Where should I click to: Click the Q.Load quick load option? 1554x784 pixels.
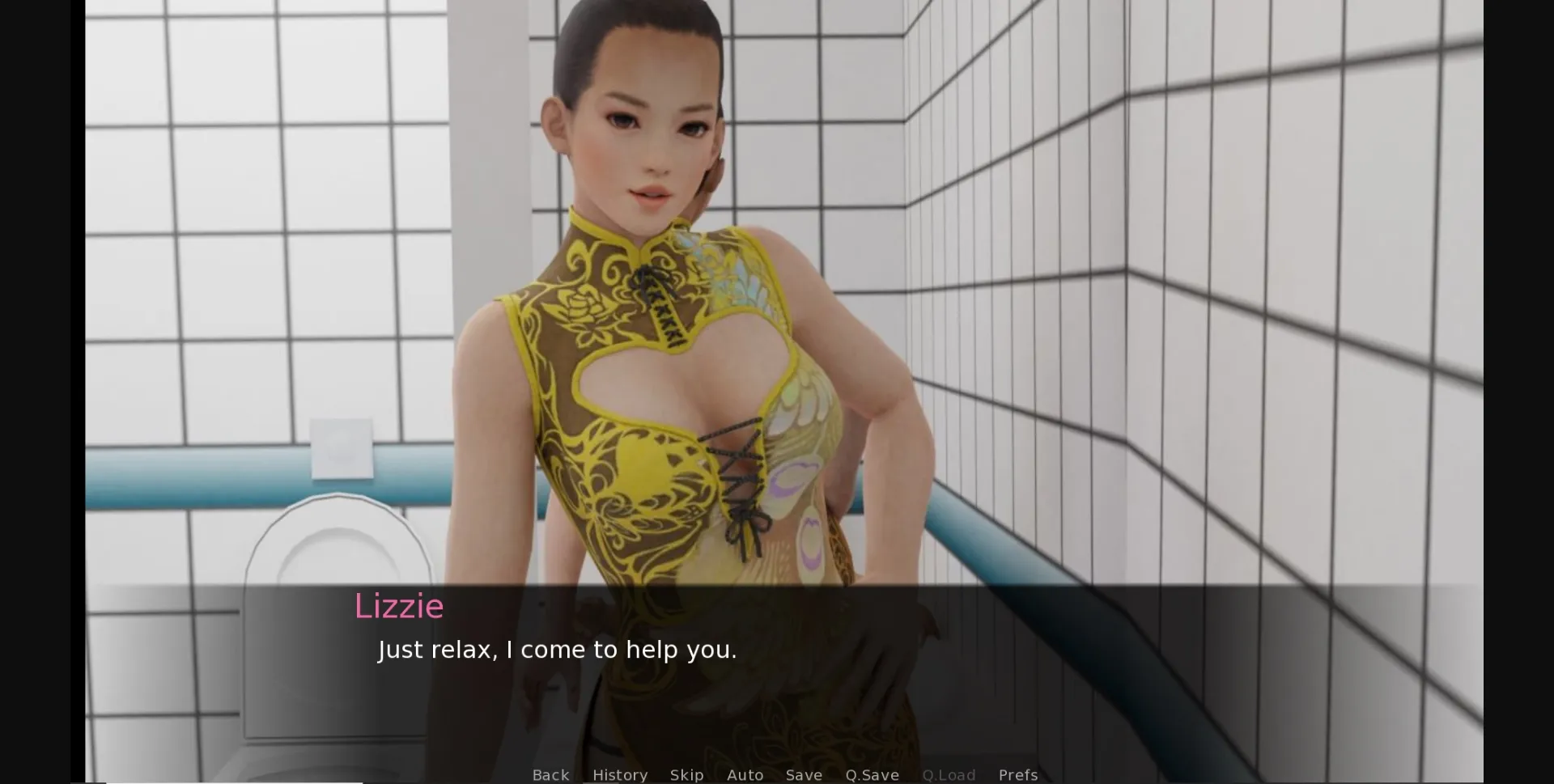(x=949, y=774)
